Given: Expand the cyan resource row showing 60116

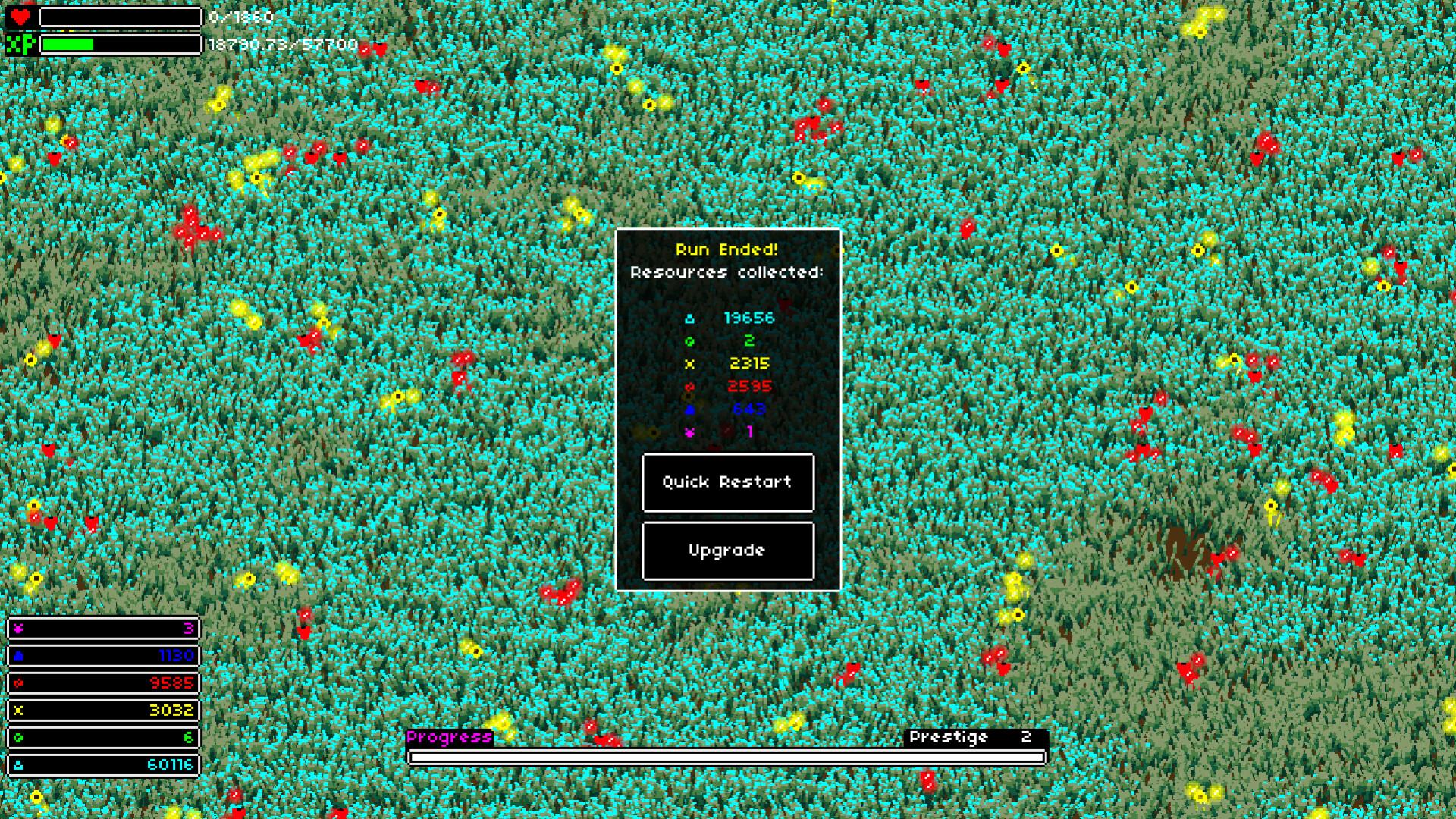Looking at the screenshot, I should [x=103, y=765].
